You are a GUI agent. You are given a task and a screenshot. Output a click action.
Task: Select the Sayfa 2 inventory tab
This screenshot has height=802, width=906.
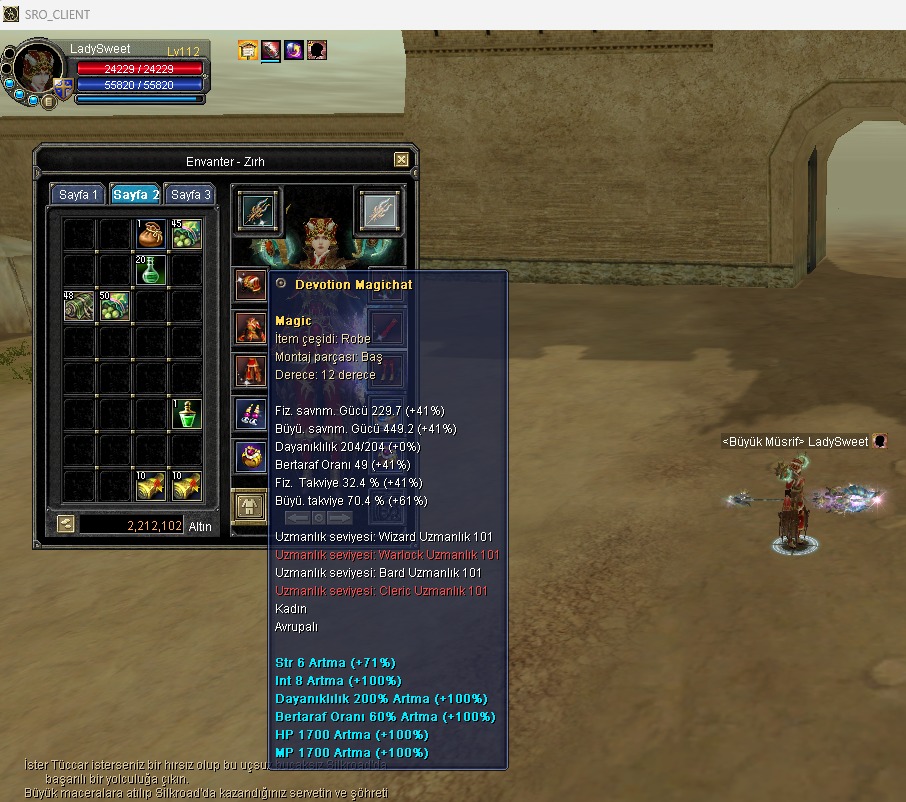coord(136,195)
